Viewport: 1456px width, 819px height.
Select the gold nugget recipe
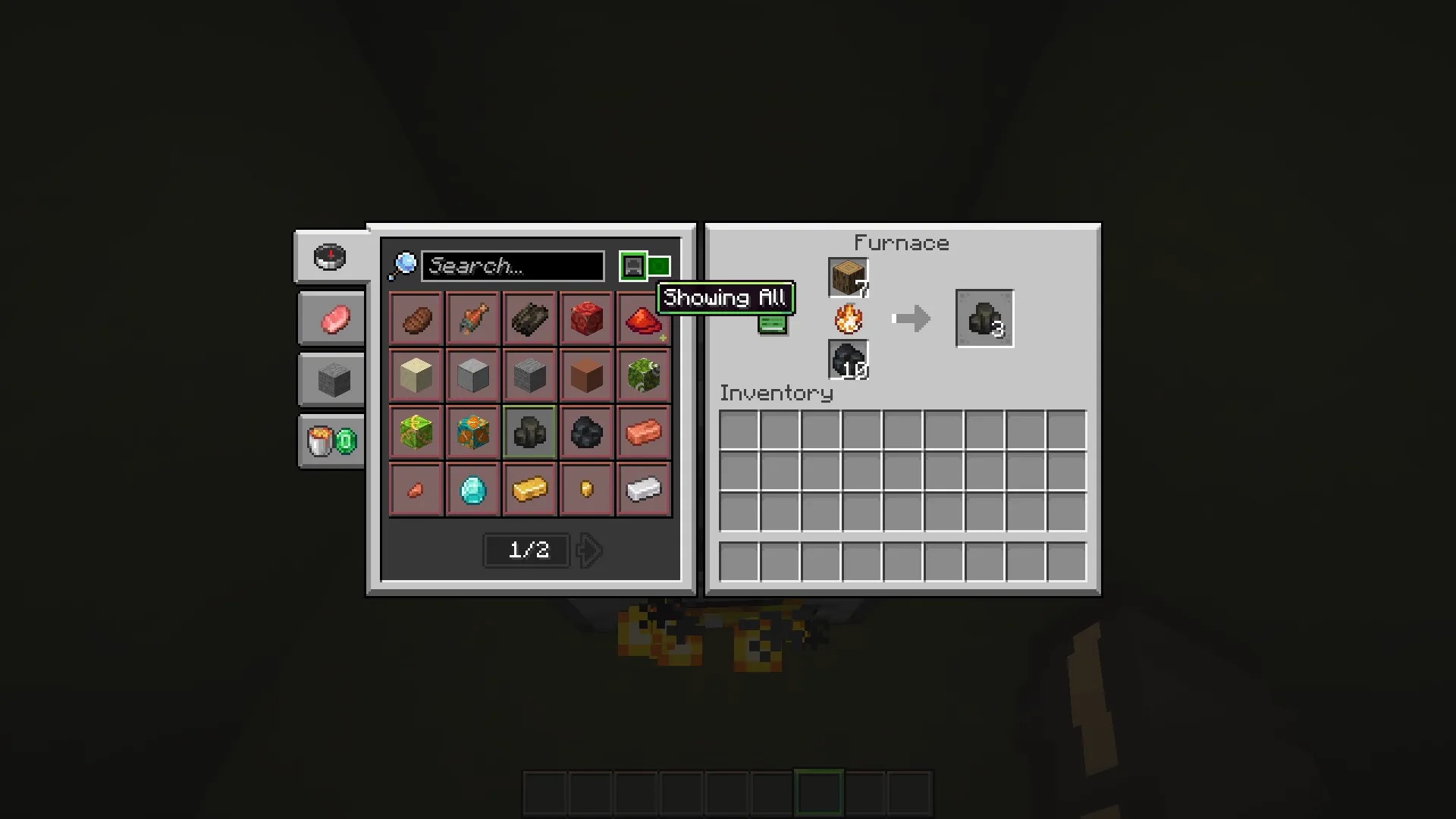click(x=586, y=489)
